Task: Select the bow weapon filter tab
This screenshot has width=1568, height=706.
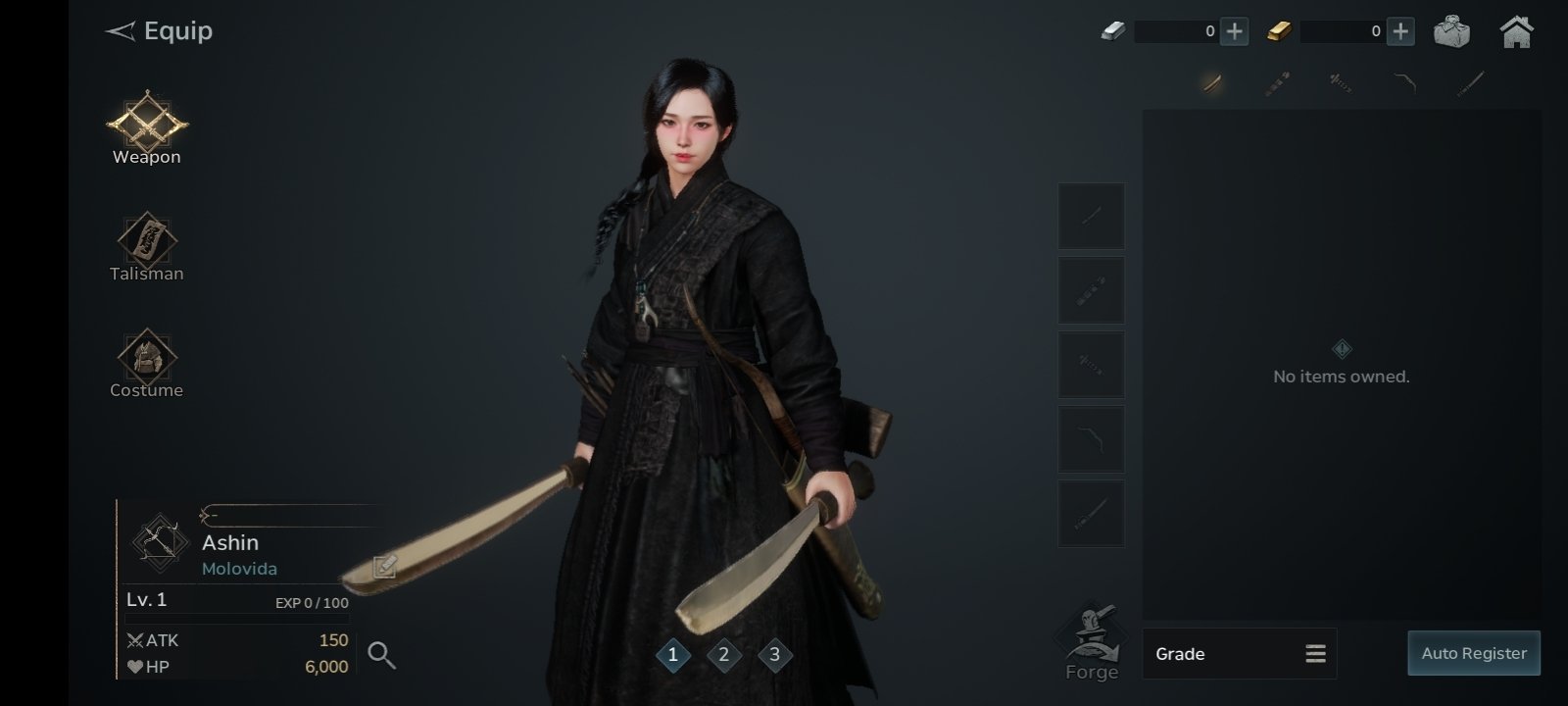Action: (1405, 83)
